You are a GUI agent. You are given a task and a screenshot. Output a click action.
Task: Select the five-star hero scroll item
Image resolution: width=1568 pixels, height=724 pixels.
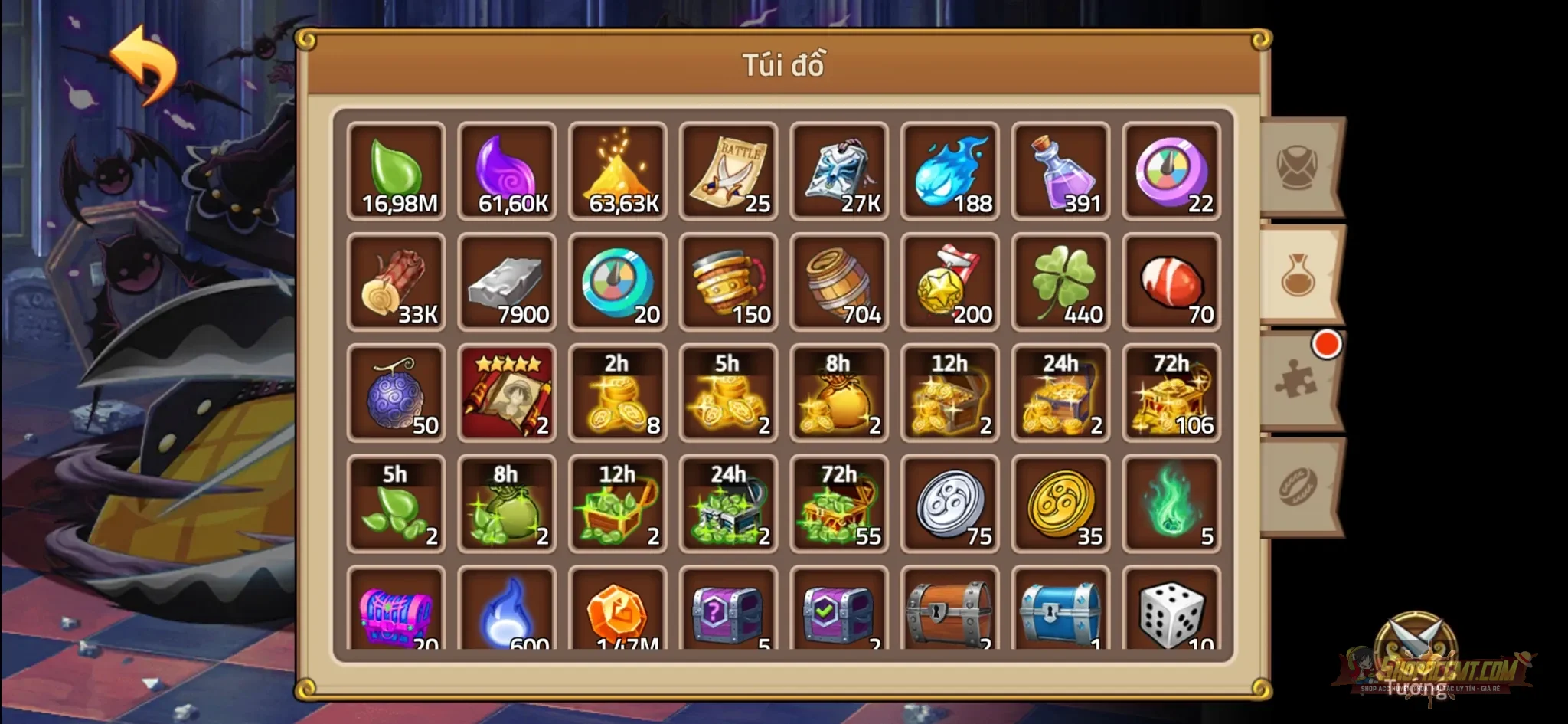[507, 393]
